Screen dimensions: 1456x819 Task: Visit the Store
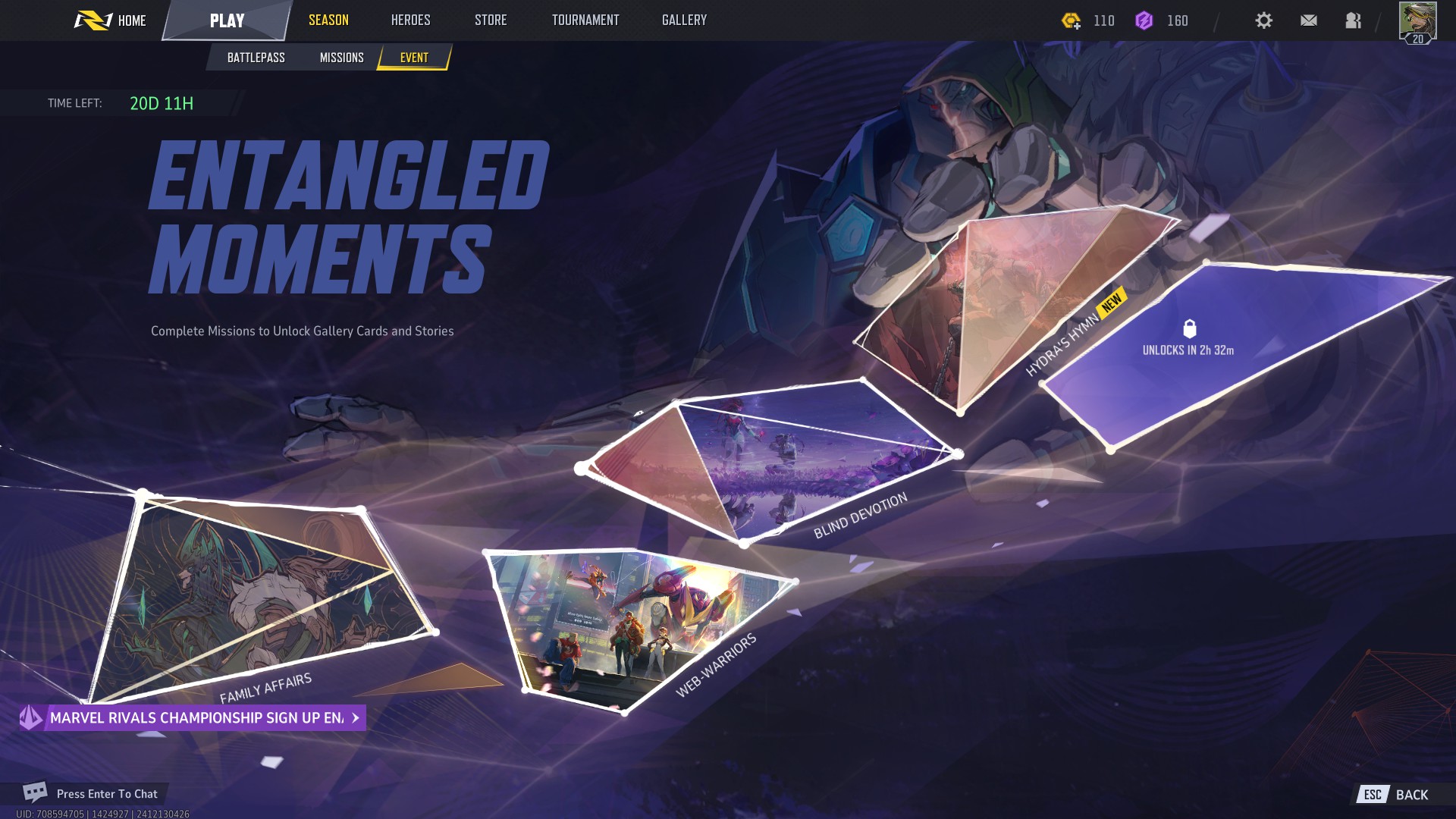tap(491, 20)
